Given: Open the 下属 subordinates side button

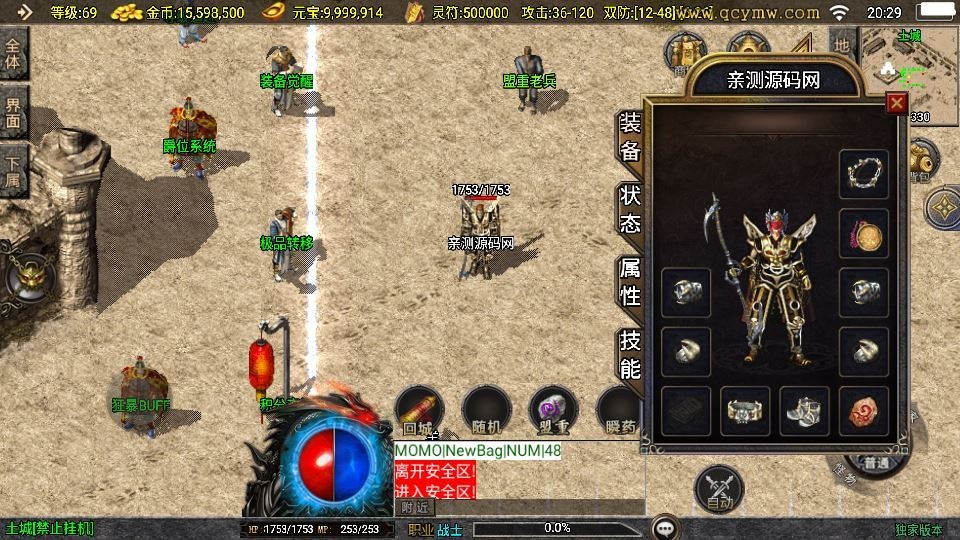Looking at the screenshot, I should pos(14,171).
